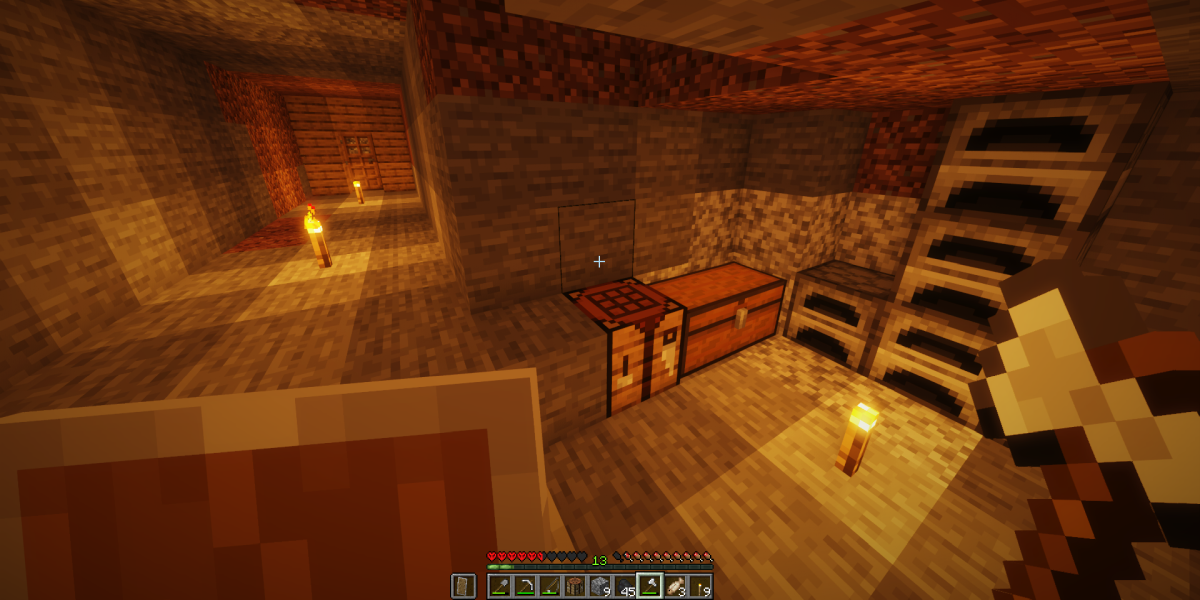The height and width of the screenshot is (600, 1200).
Task: Select the pickaxe hotbar slot
Action: [x=524, y=586]
